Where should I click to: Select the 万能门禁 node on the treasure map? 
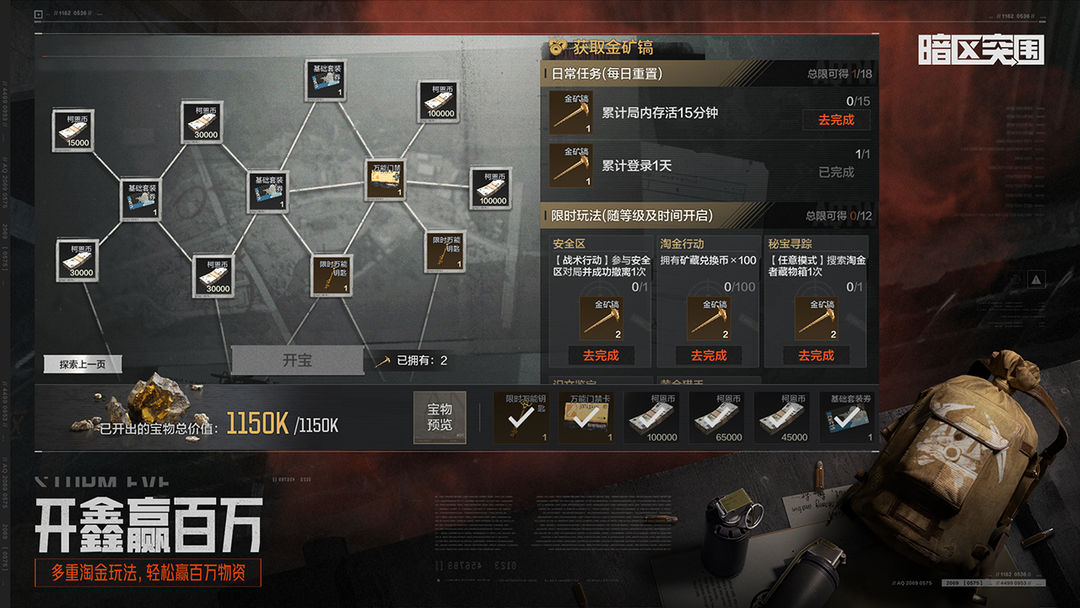point(386,179)
